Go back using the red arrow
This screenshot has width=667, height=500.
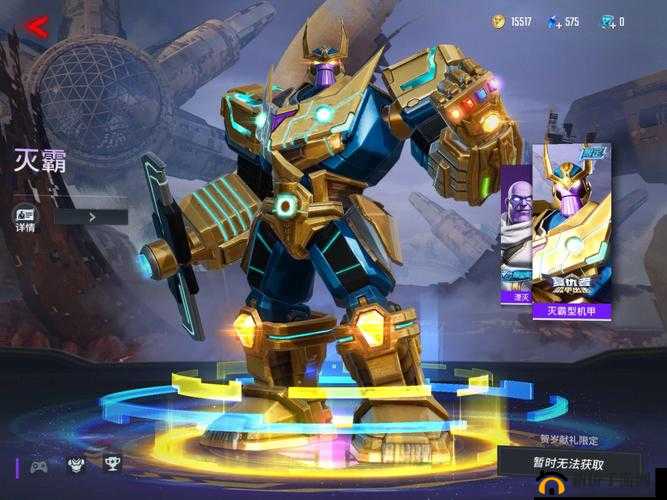(36, 27)
